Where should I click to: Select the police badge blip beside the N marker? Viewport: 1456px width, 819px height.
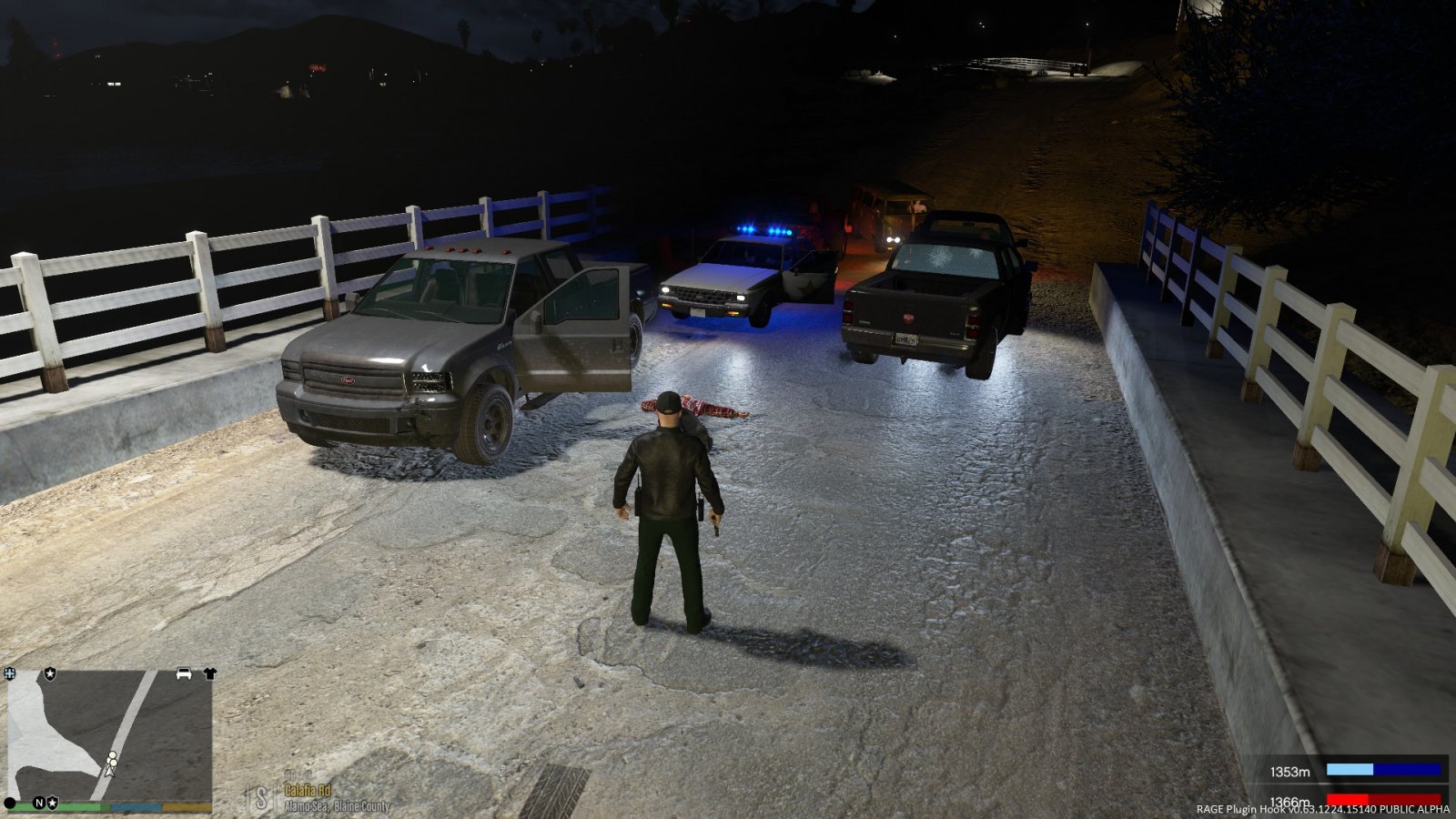tap(53, 803)
